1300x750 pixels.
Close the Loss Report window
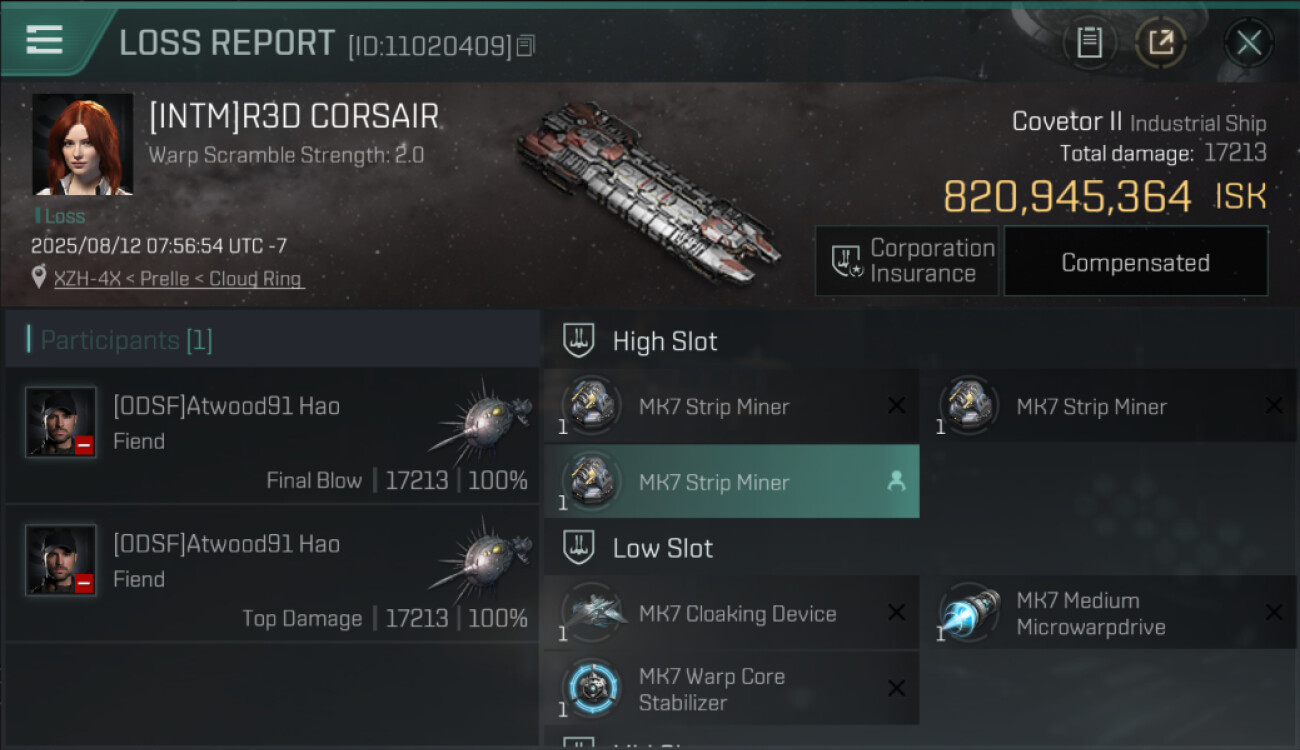click(1248, 42)
